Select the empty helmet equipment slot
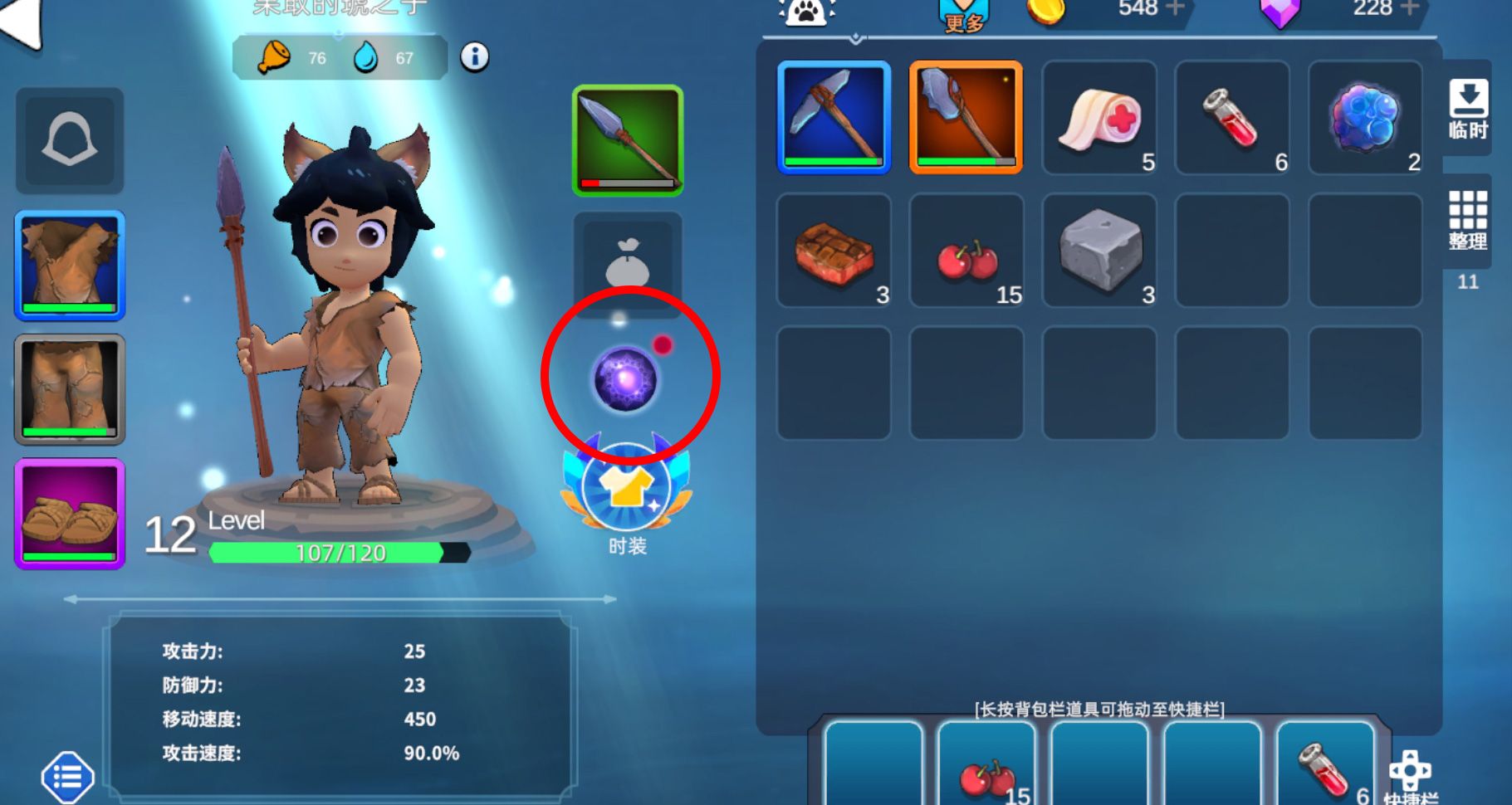 tap(70, 140)
